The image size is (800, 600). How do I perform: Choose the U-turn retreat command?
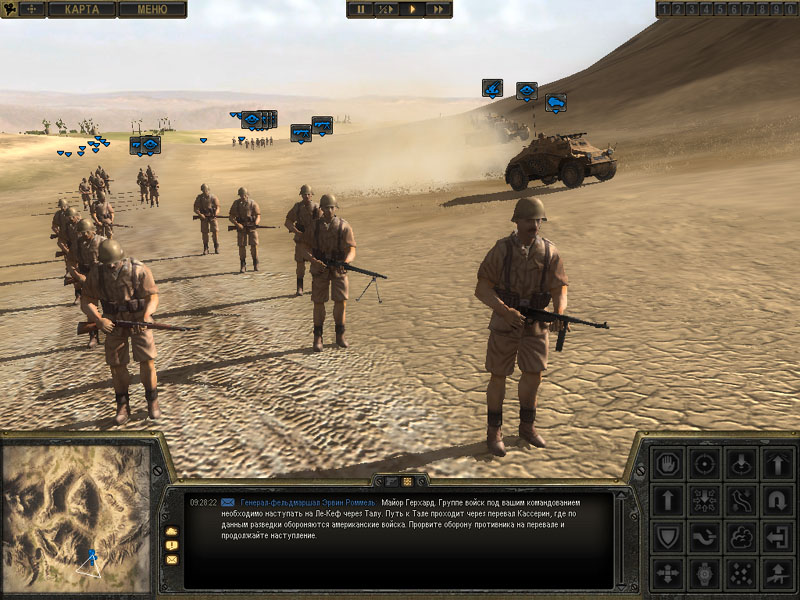click(778, 500)
